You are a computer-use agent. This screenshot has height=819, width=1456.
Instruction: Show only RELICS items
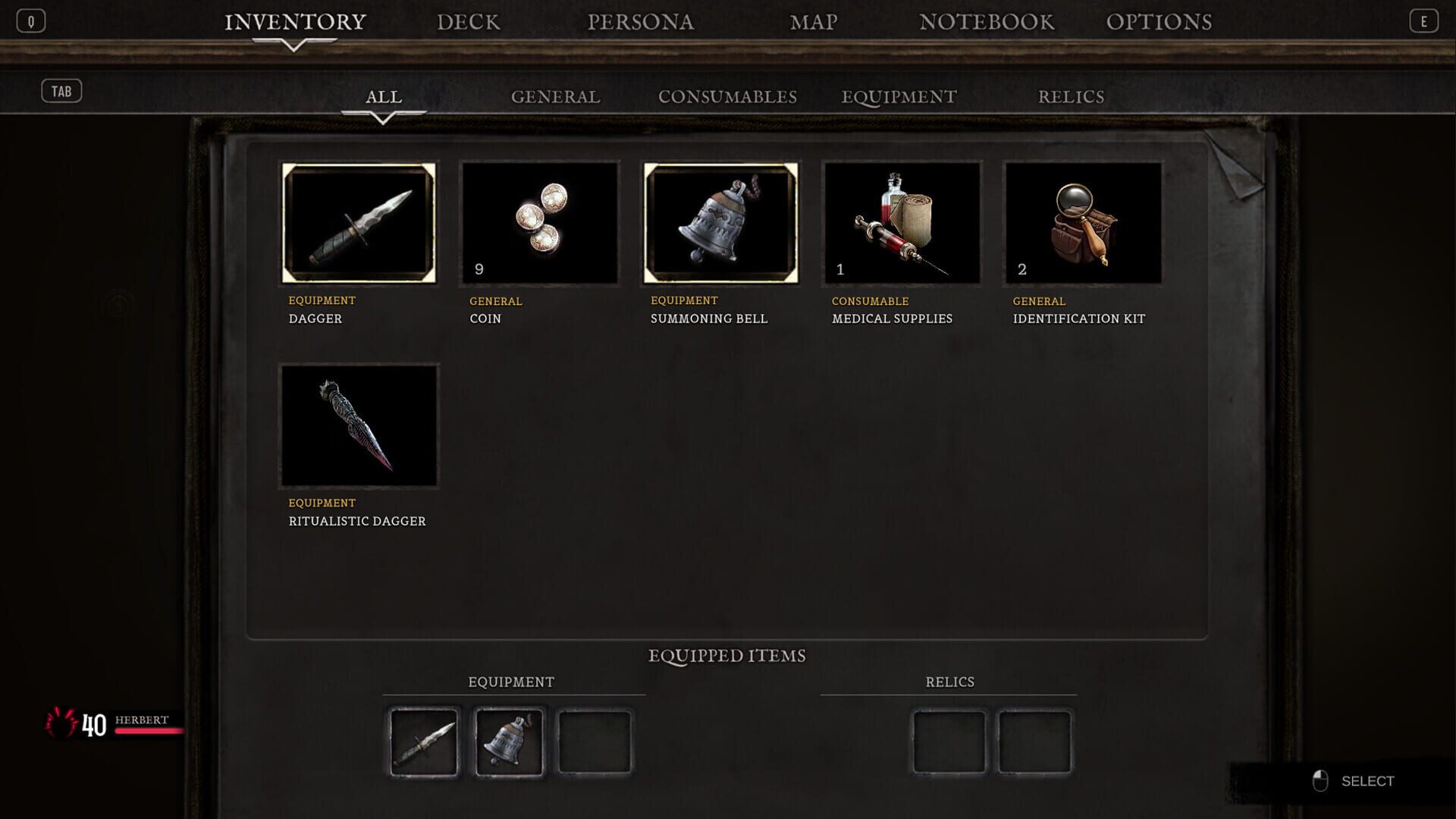click(x=1072, y=96)
